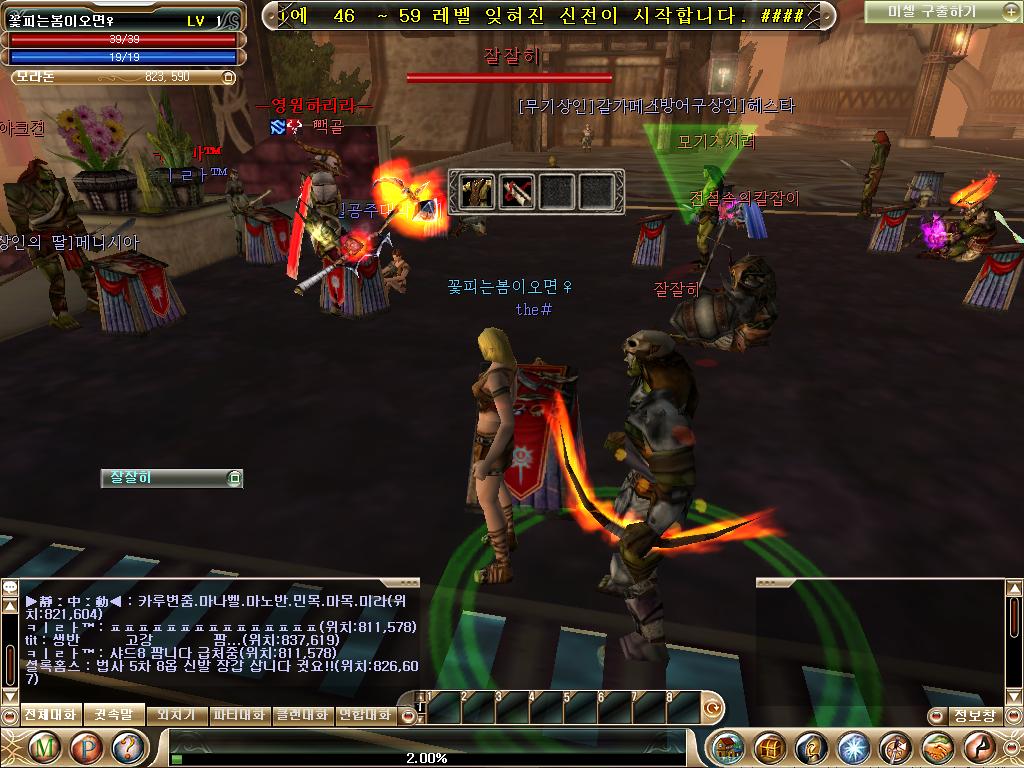Click the handshake trade icon
Screen dimensions: 1024x768
coord(938,747)
